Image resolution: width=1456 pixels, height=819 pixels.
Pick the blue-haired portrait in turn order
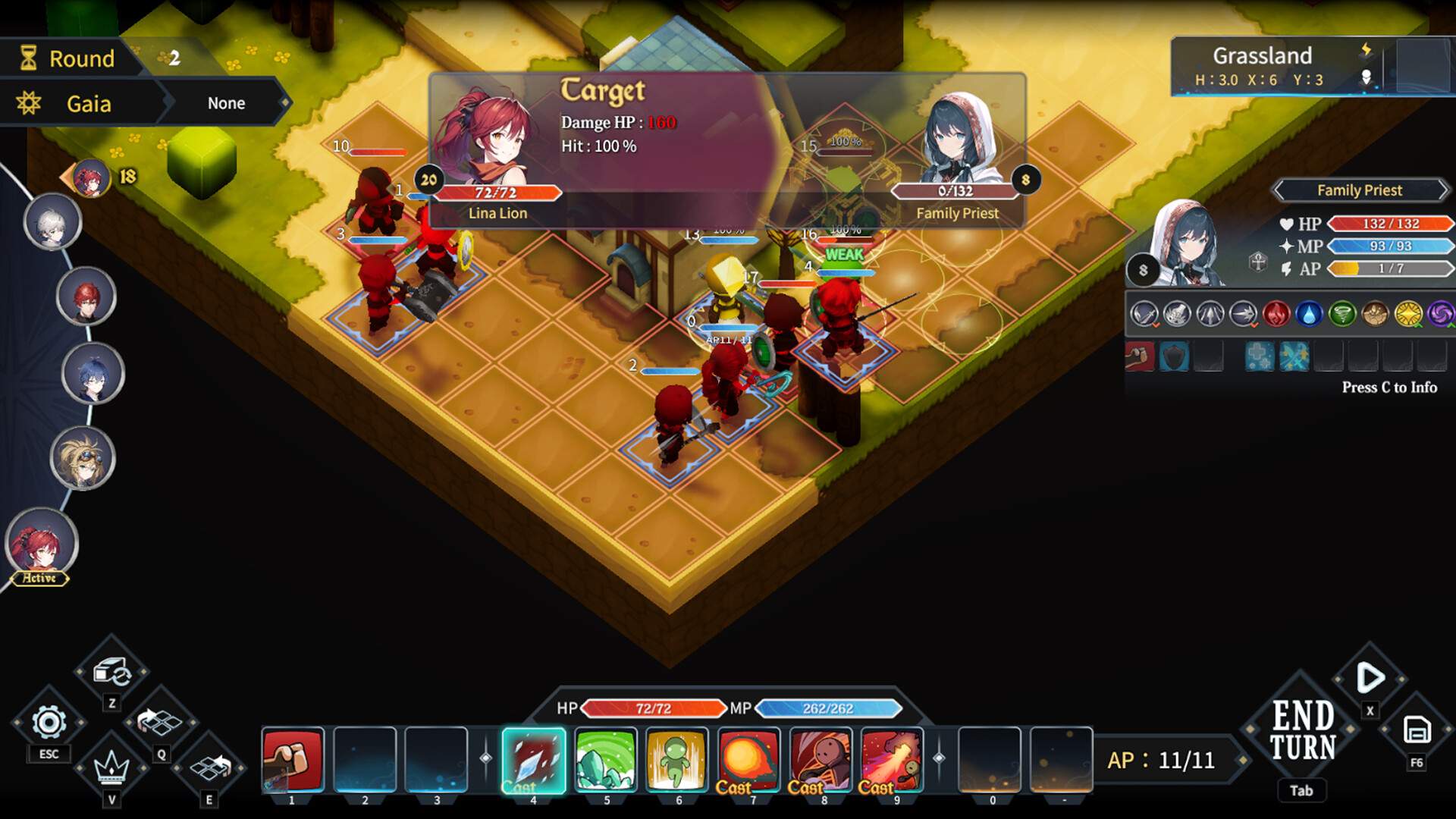(93, 373)
